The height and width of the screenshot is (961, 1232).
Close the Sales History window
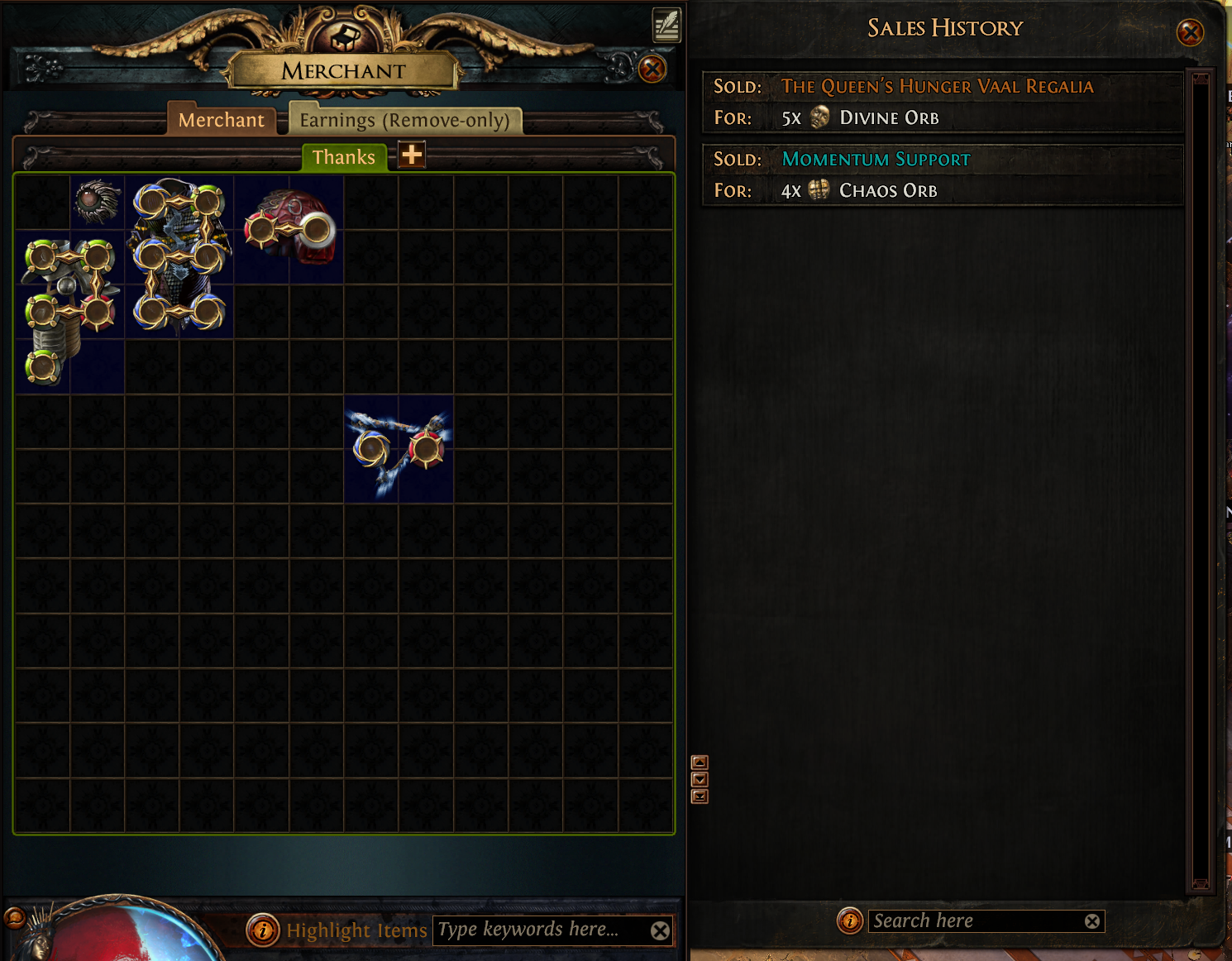coord(1190,33)
